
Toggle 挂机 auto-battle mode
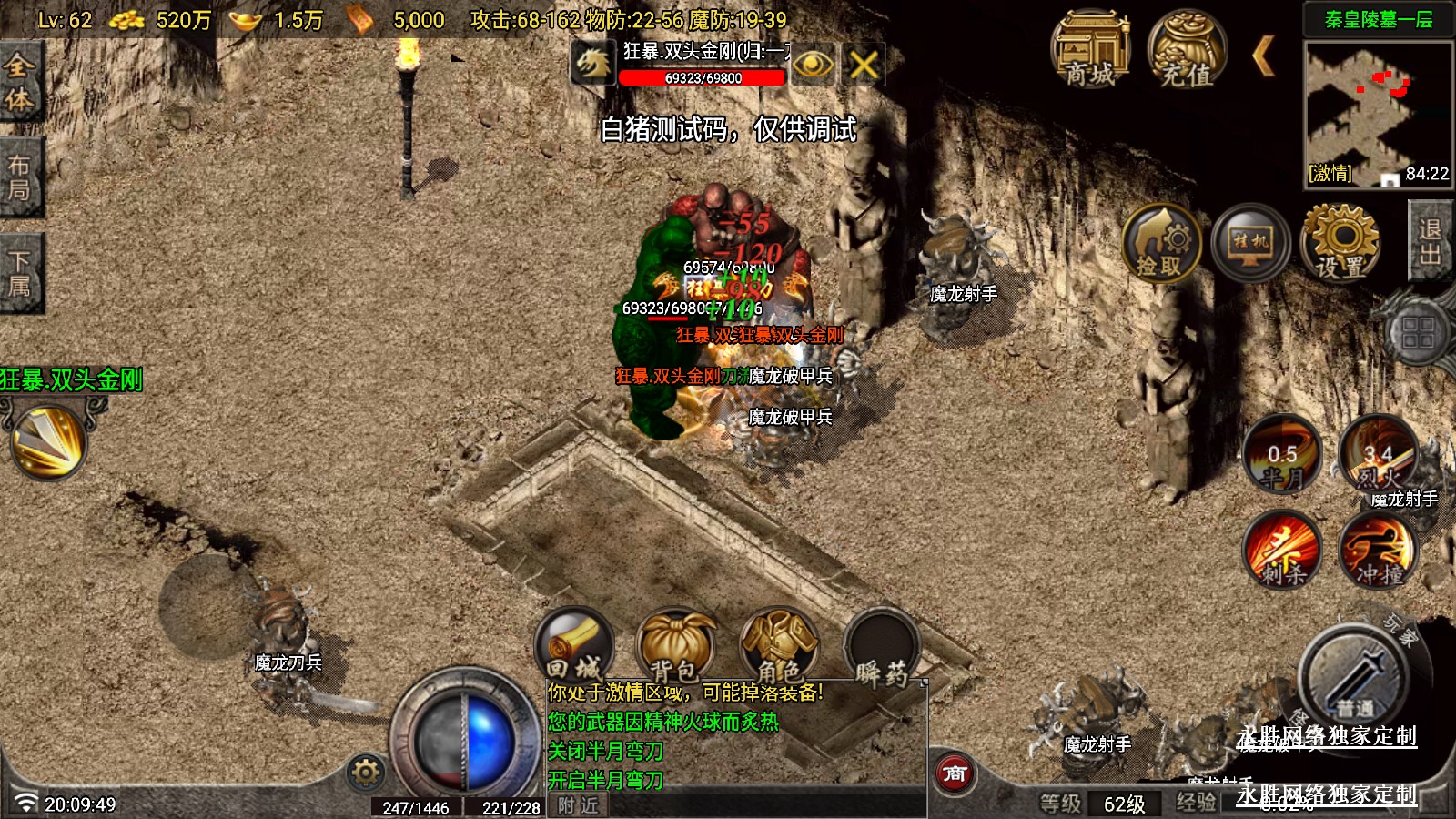(1250, 243)
